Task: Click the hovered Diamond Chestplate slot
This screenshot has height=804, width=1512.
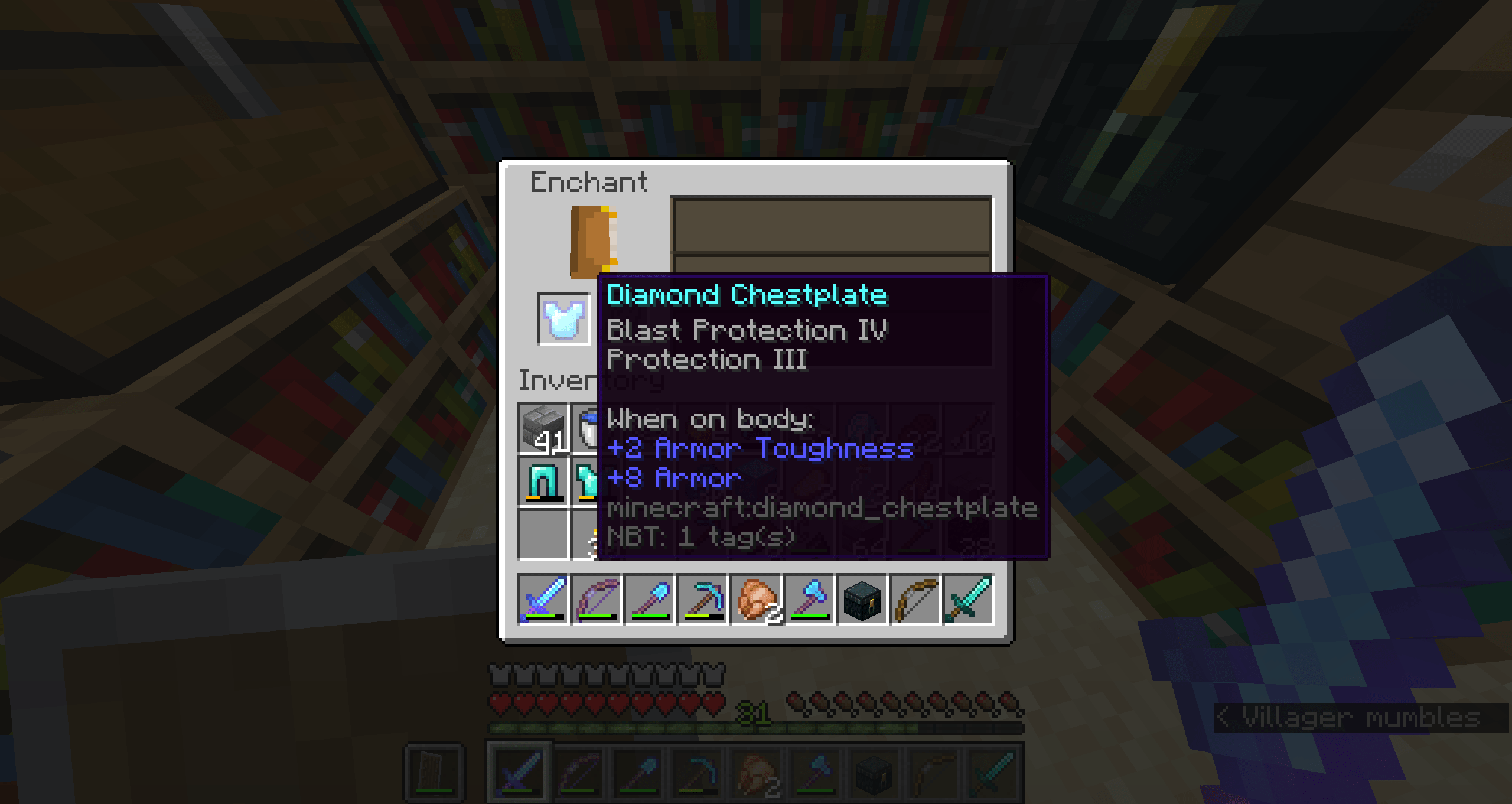Action: (x=564, y=319)
